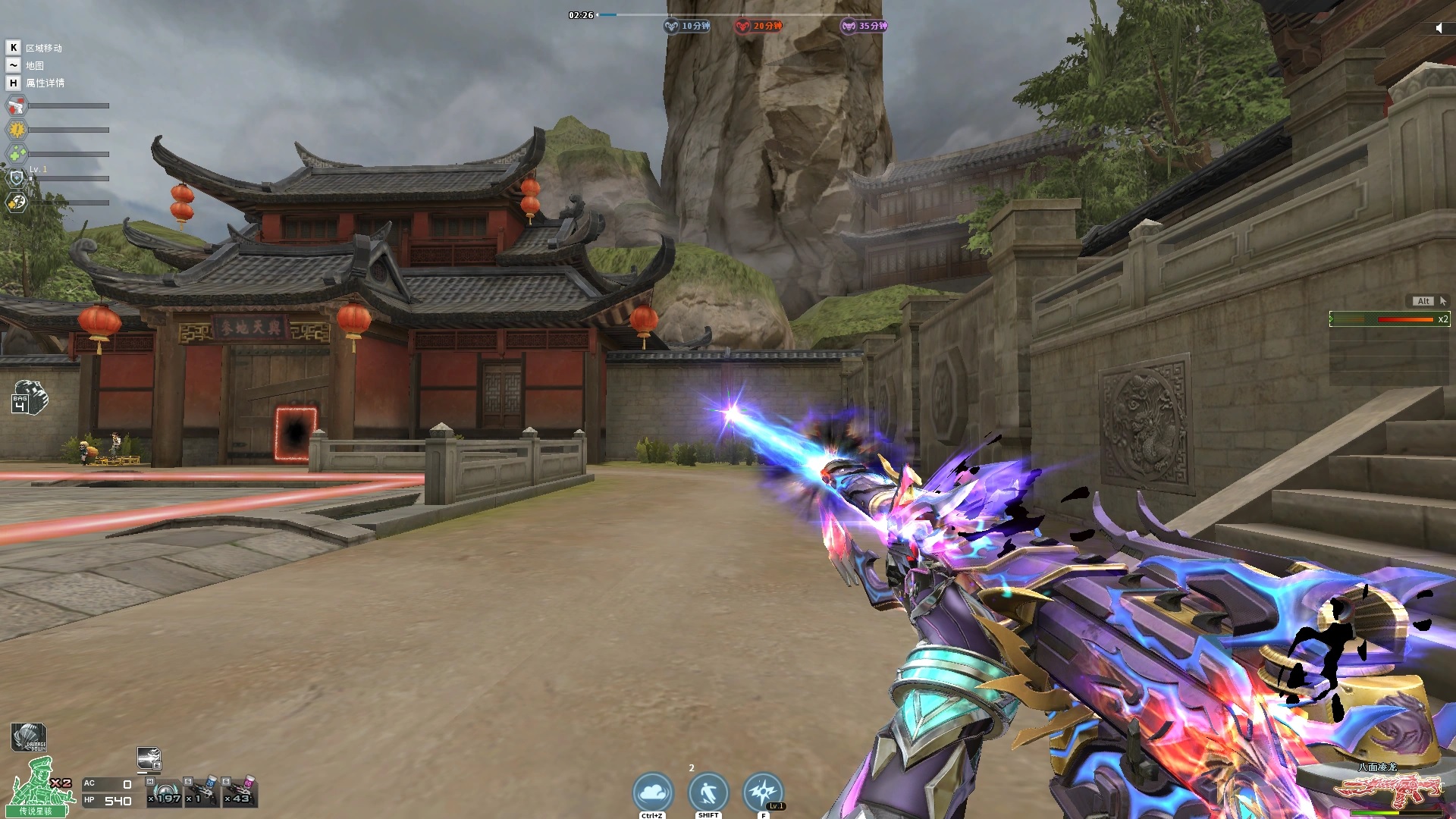This screenshot has height=819, width=1456.
Task: Click the running figure speed attribute
Action: point(17,202)
